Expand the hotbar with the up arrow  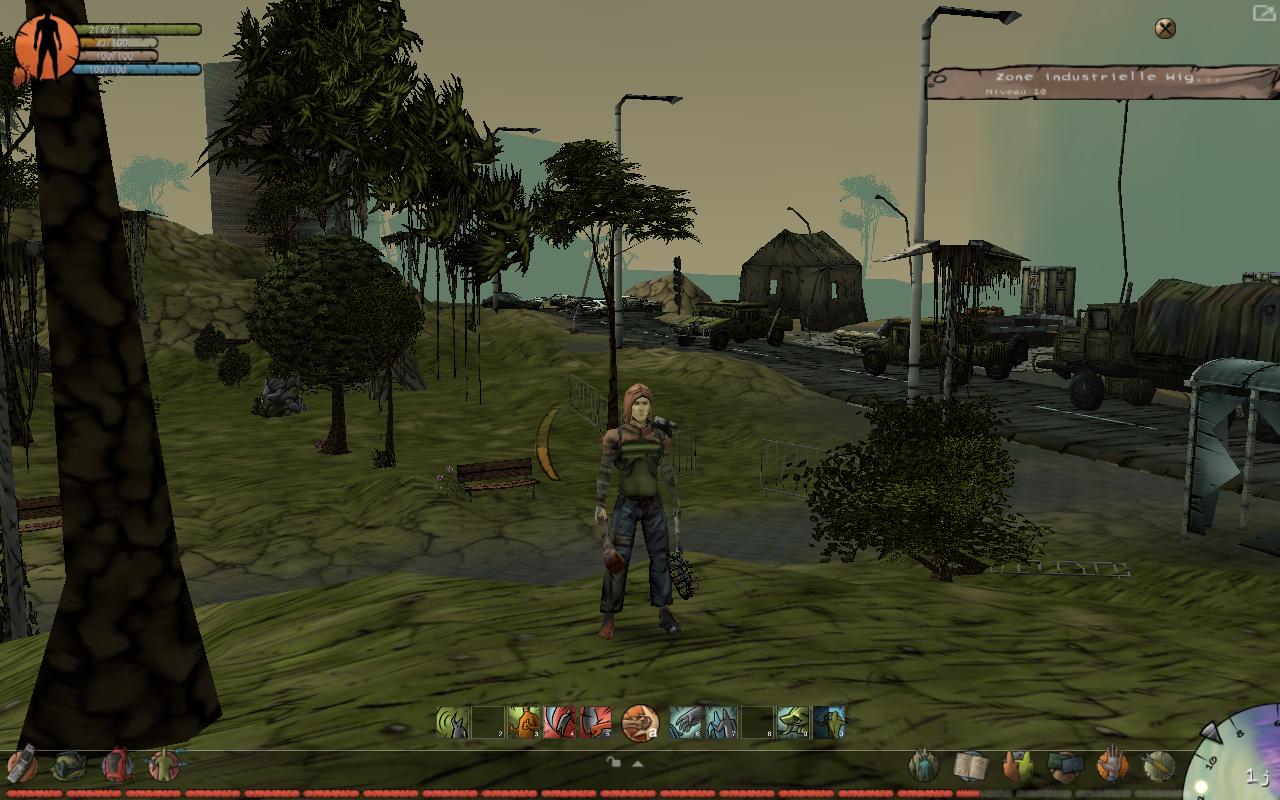[x=637, y=763]
